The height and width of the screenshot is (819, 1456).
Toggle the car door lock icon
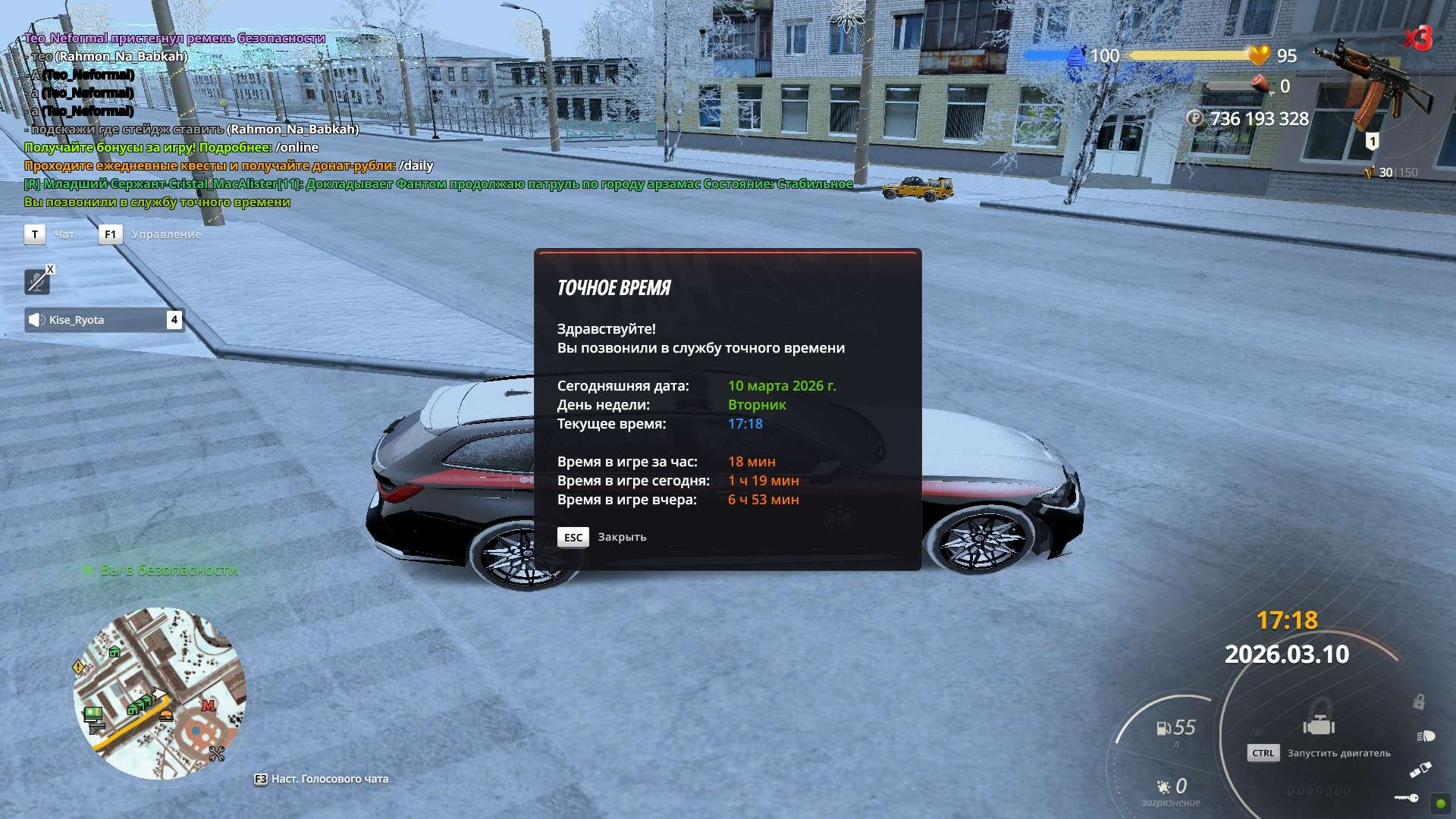(x=1418, y=702)
